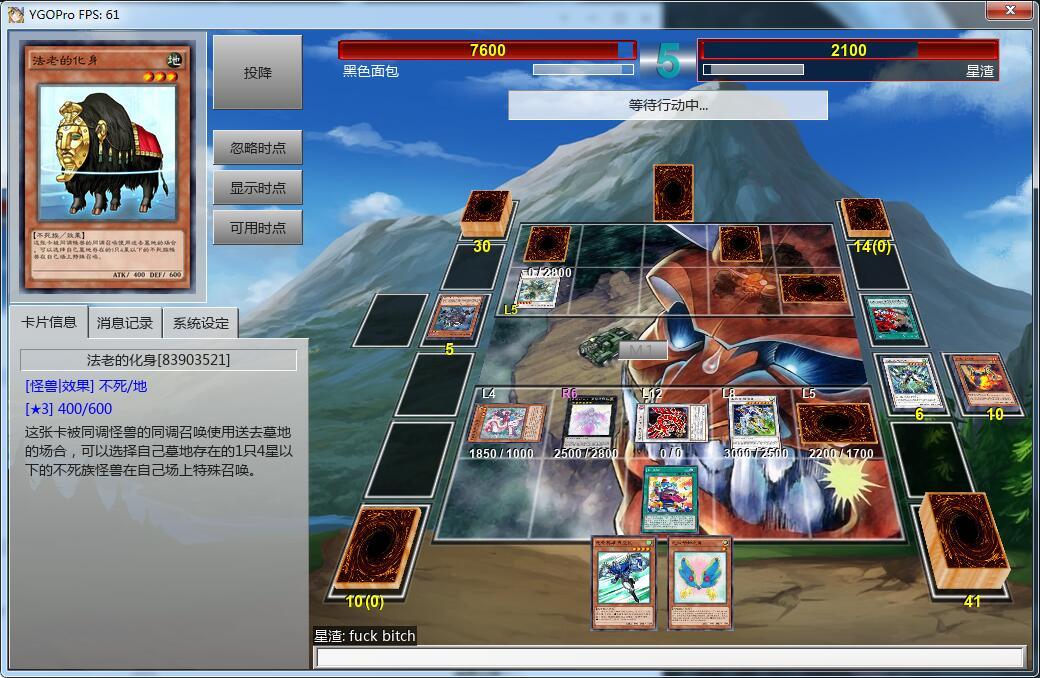Focus the chat input box
The height and width of the screenshot is (678, 1040).
[x=669, y=657]
